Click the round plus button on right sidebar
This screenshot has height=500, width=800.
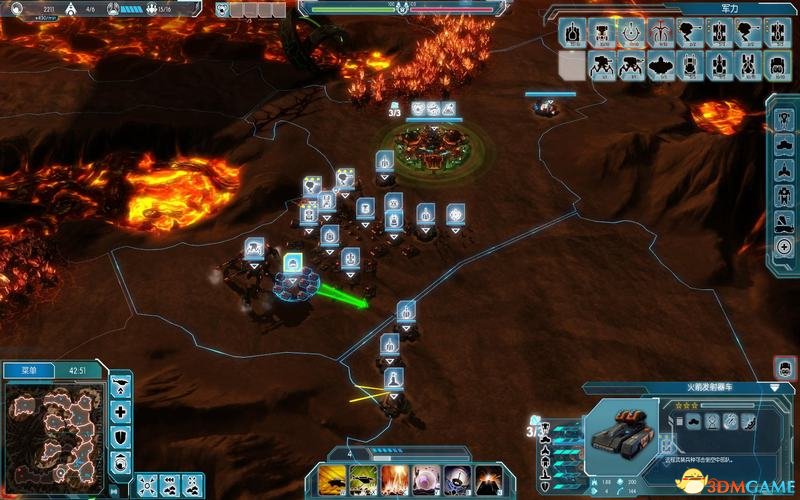click(784, 247)
